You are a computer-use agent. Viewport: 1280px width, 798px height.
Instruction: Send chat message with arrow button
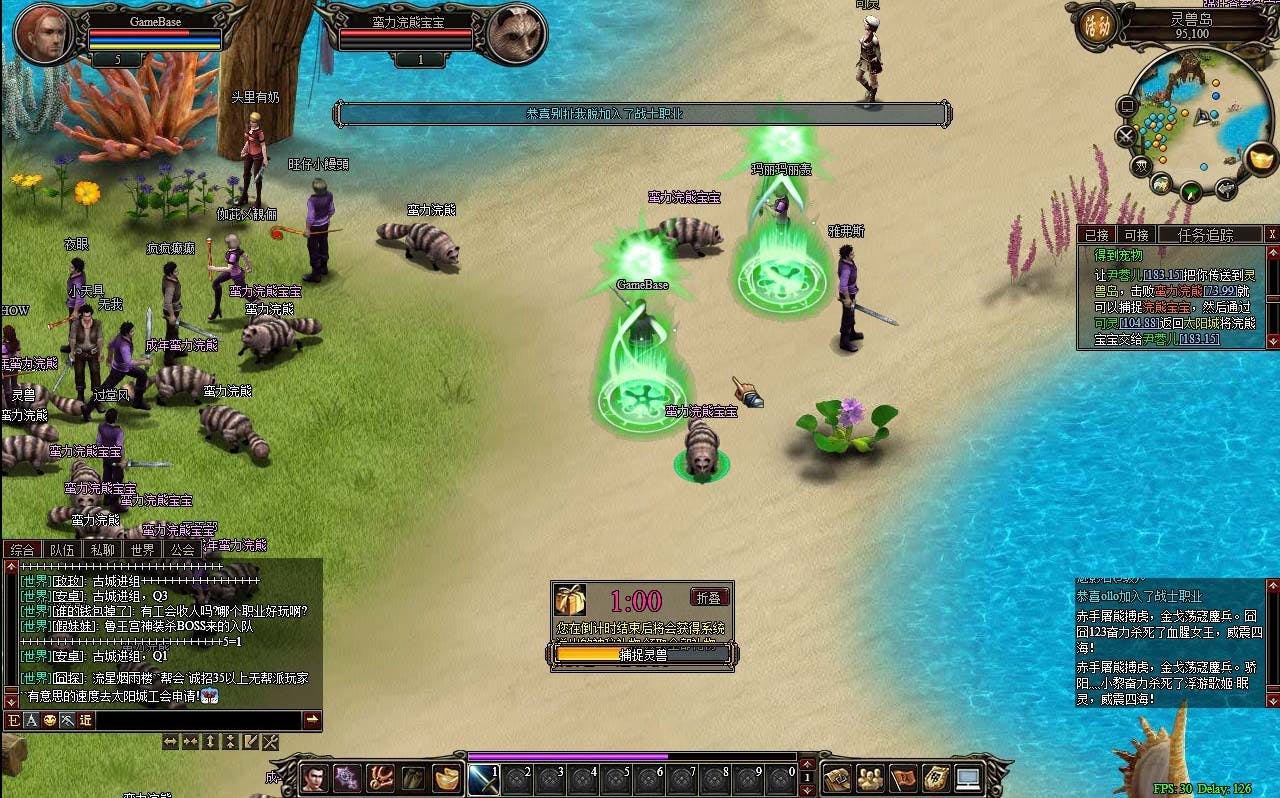tap(312, 720)
